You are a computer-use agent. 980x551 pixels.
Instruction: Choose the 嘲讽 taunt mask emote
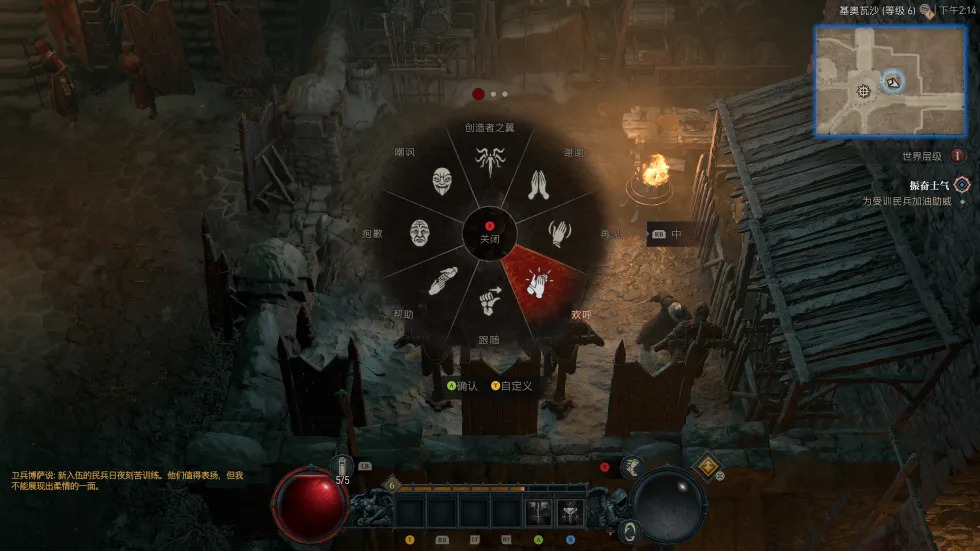(x=443, y=182)
